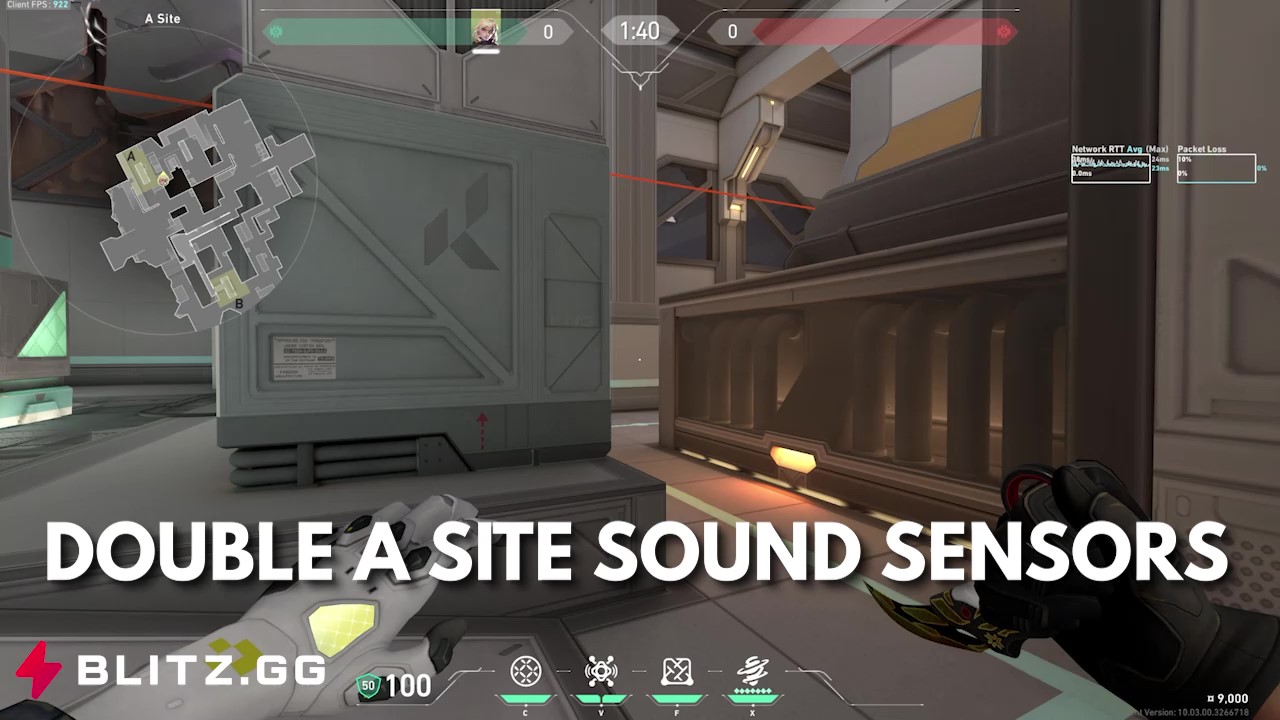Select the ally score tab showing 0

coord(548,31)
